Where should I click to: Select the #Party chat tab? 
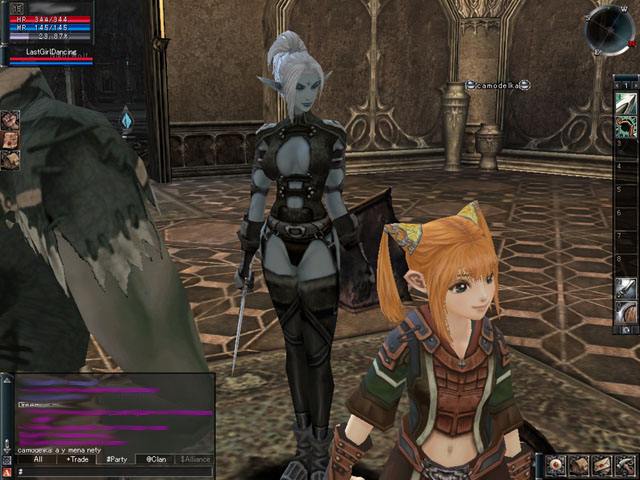tap(116, 459)
